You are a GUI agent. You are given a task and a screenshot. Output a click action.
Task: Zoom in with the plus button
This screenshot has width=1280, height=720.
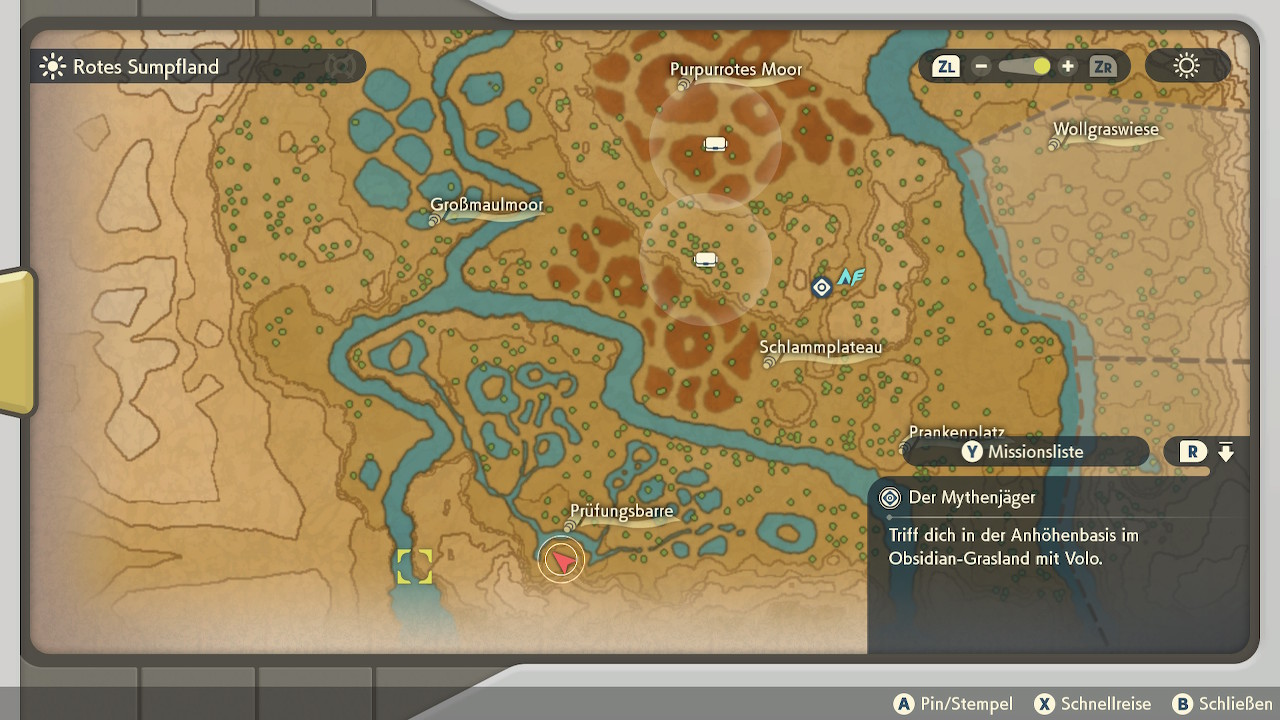(x=1068, y=67)
